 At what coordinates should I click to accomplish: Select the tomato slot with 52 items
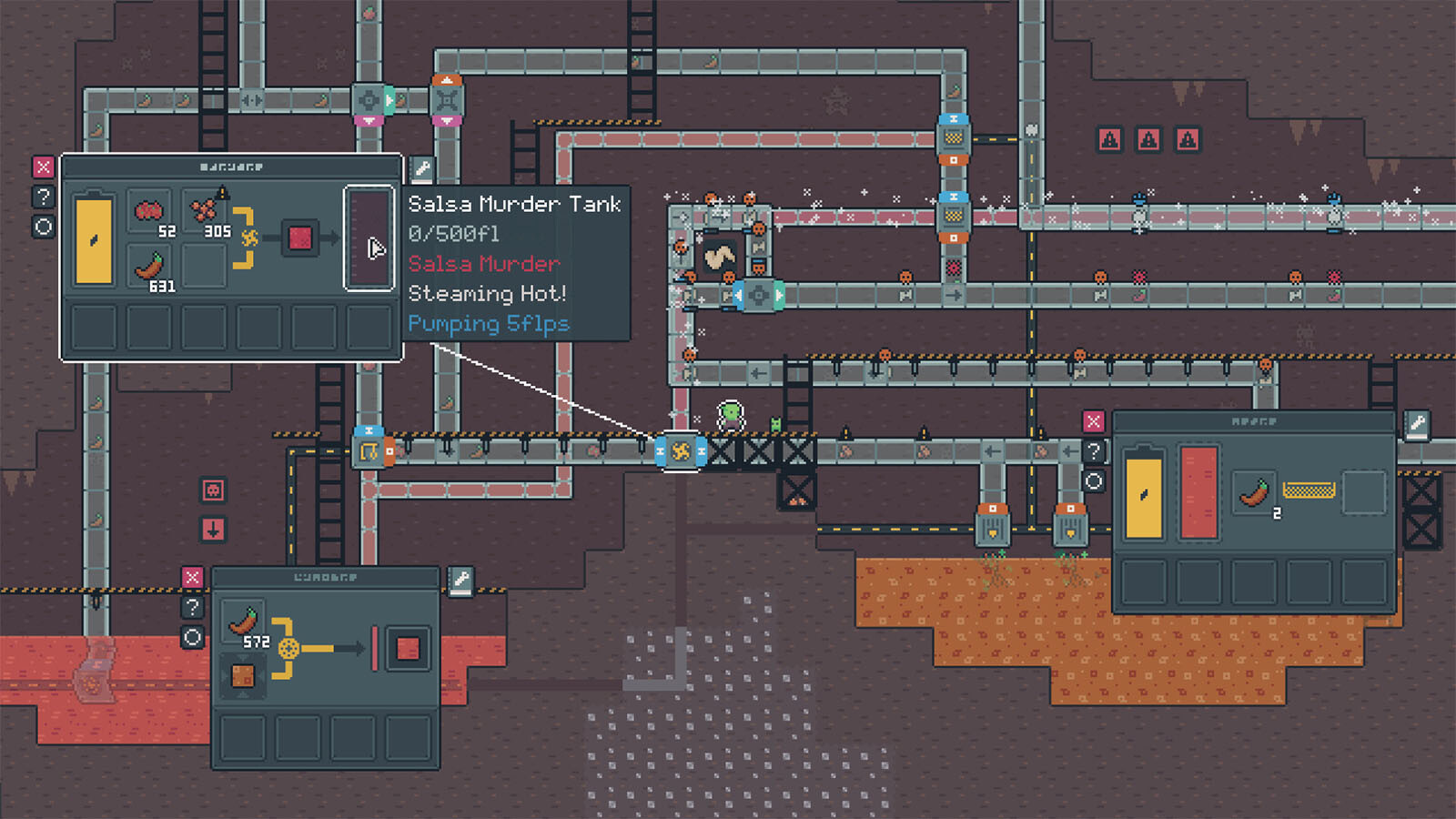150,212
